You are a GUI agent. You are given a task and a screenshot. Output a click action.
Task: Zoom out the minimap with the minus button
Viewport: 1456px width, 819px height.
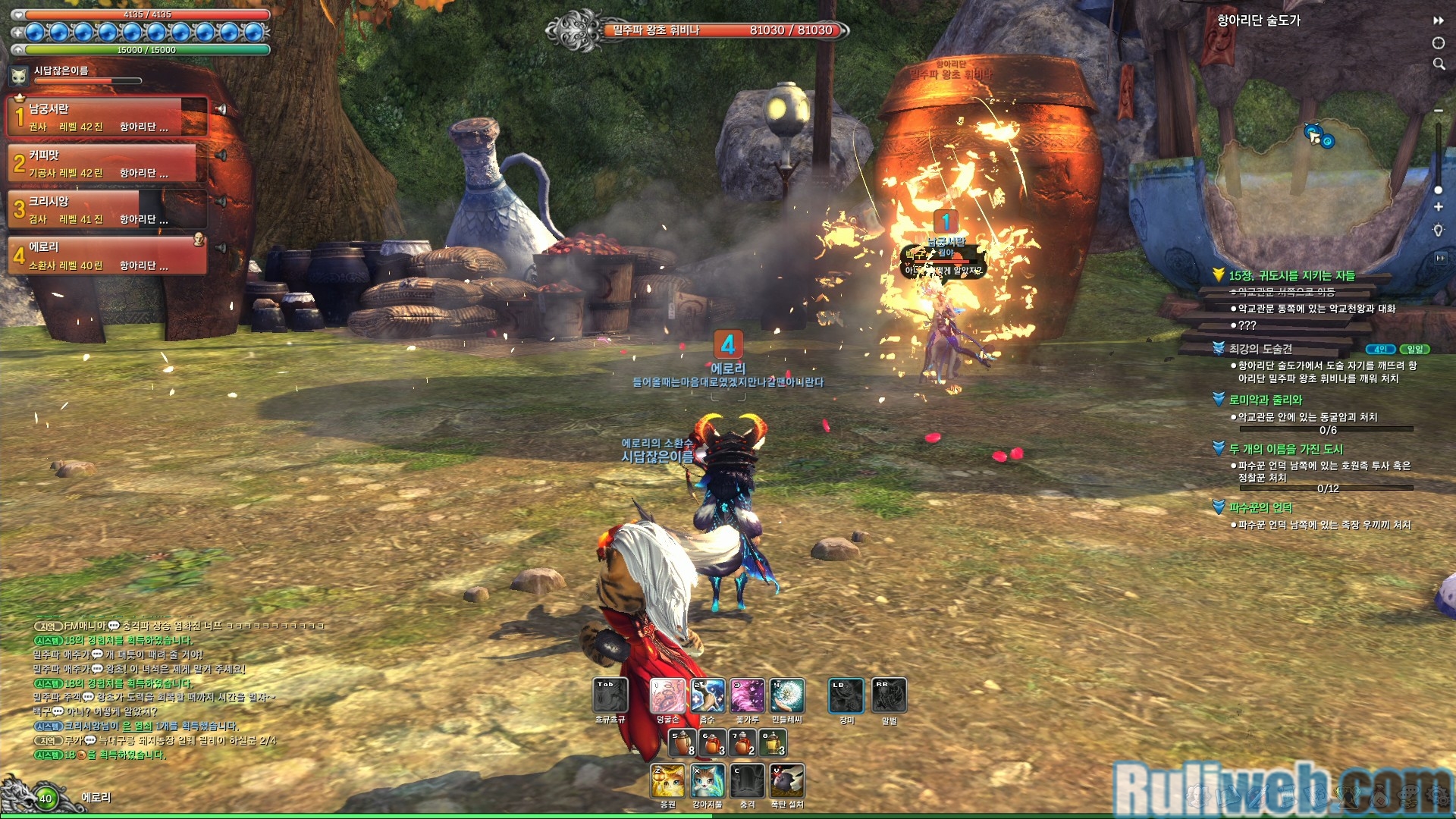click(x=1439, y=111)
